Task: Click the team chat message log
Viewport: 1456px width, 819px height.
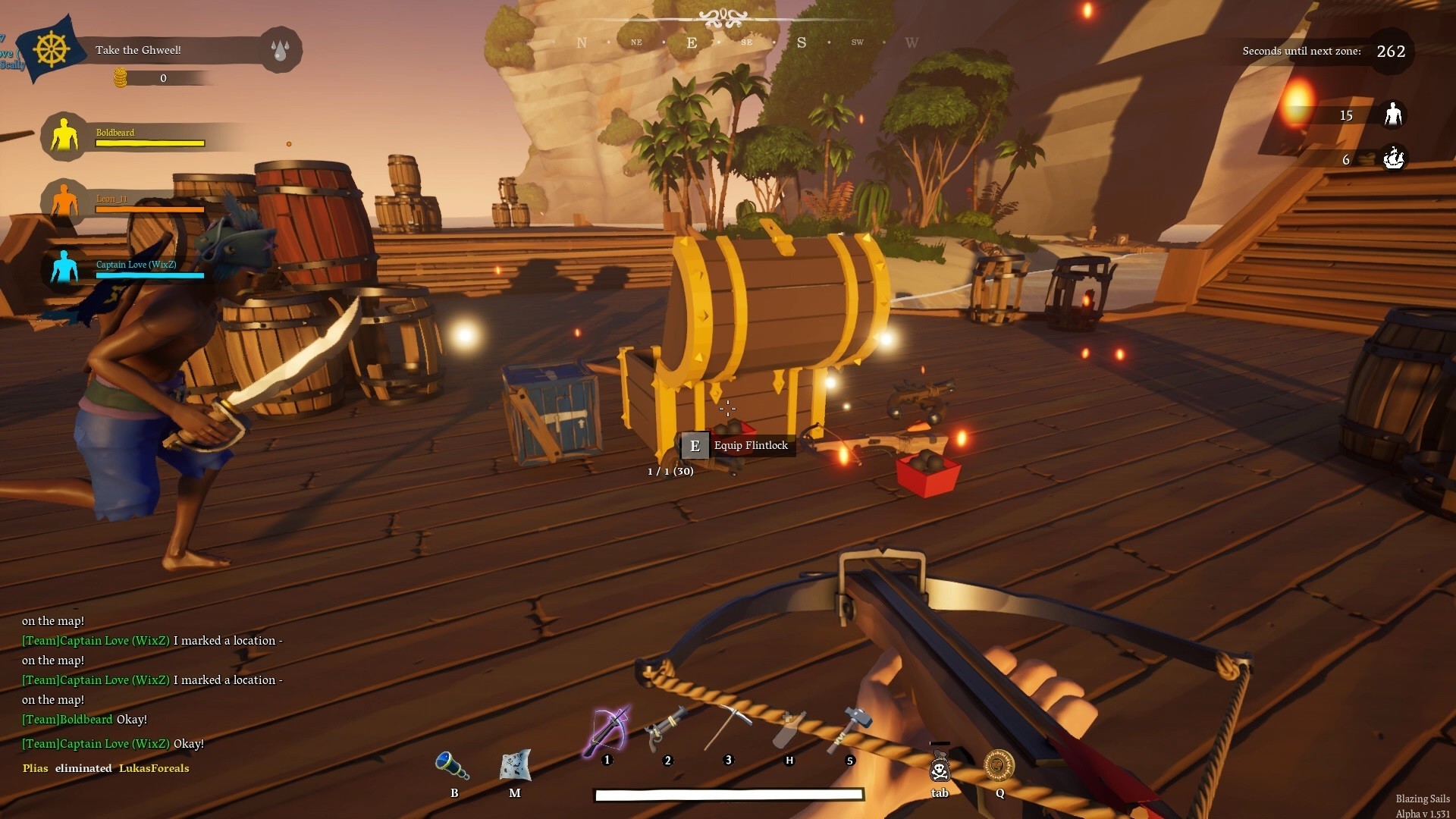Action: pos(152,690)
